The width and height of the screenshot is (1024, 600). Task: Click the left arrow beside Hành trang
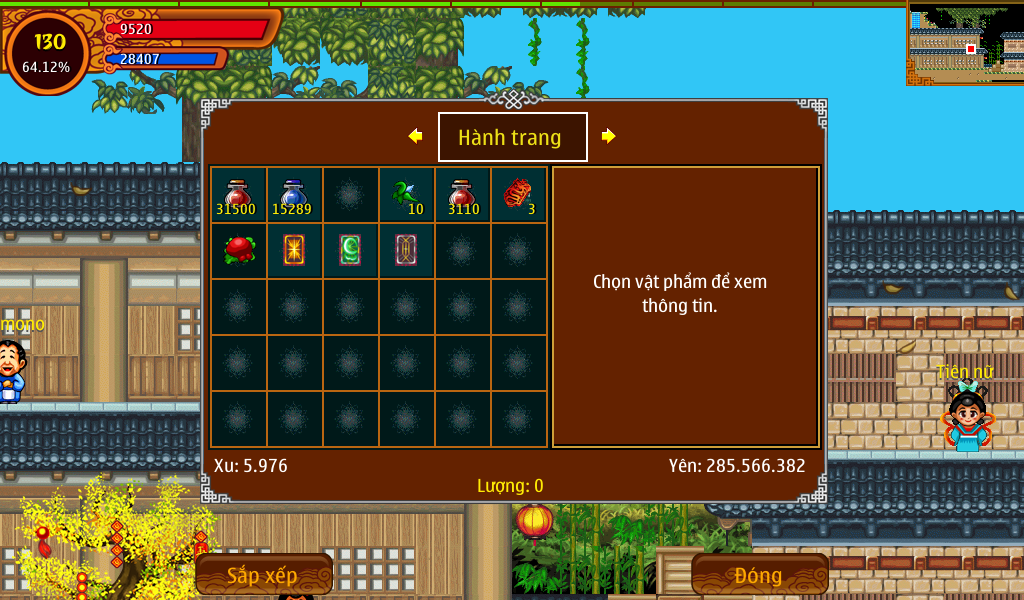tap(415, 136)
